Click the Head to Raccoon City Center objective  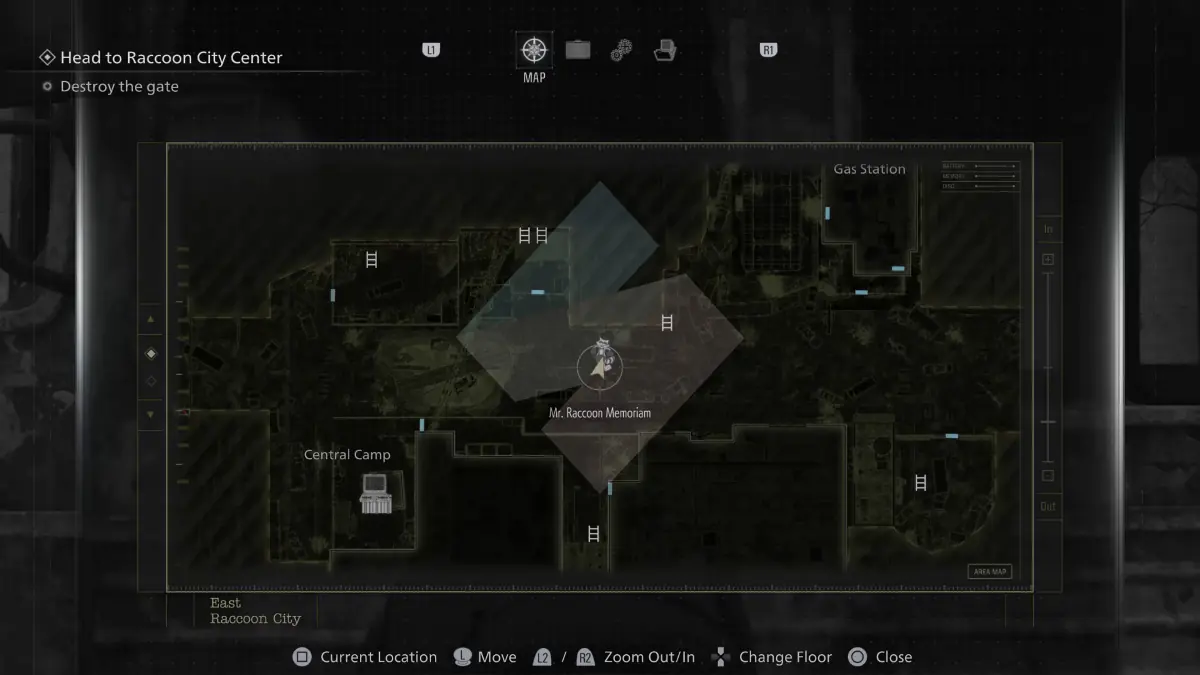(171, 58)
